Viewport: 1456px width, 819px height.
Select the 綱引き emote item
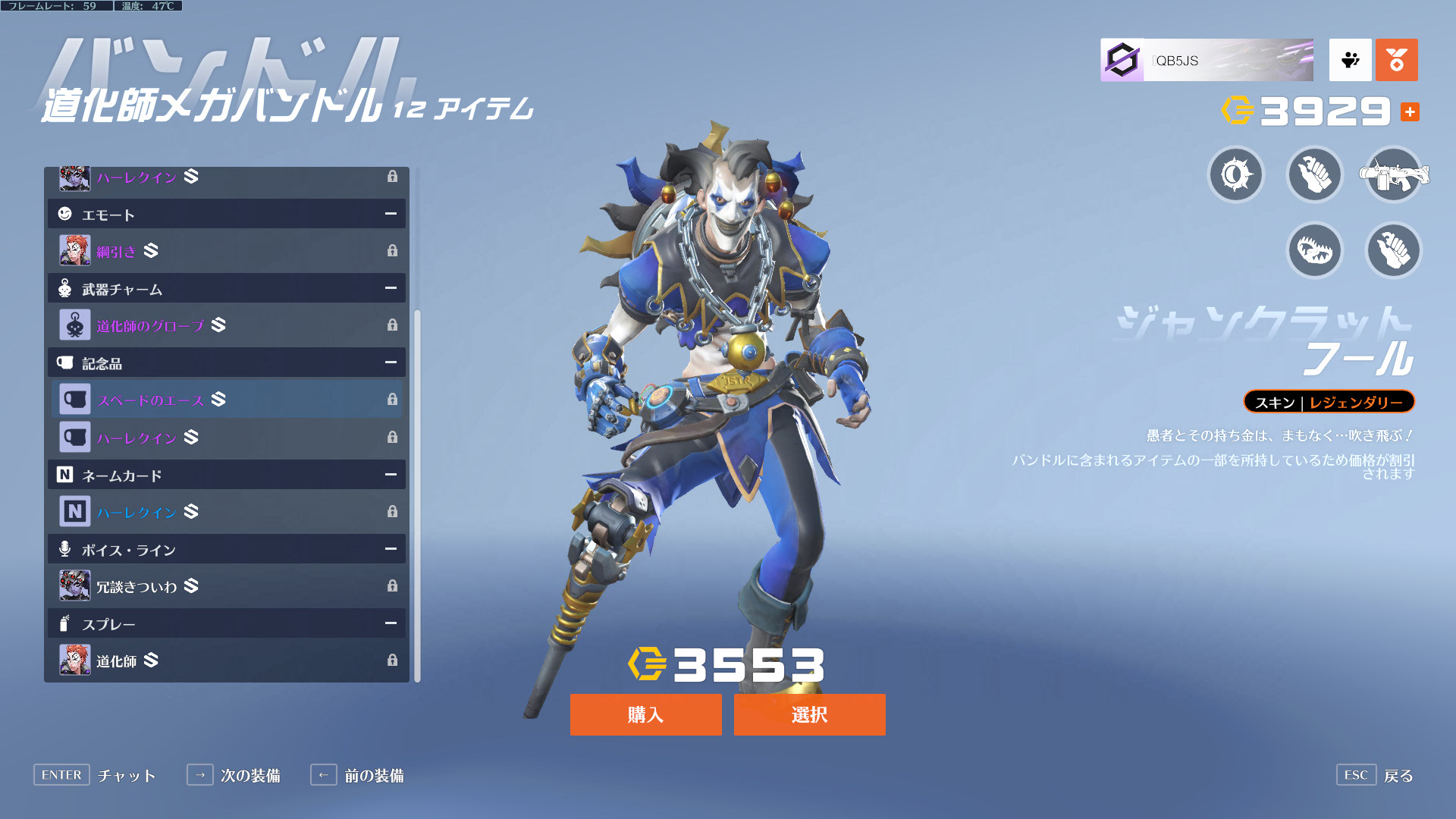[226, 250]
